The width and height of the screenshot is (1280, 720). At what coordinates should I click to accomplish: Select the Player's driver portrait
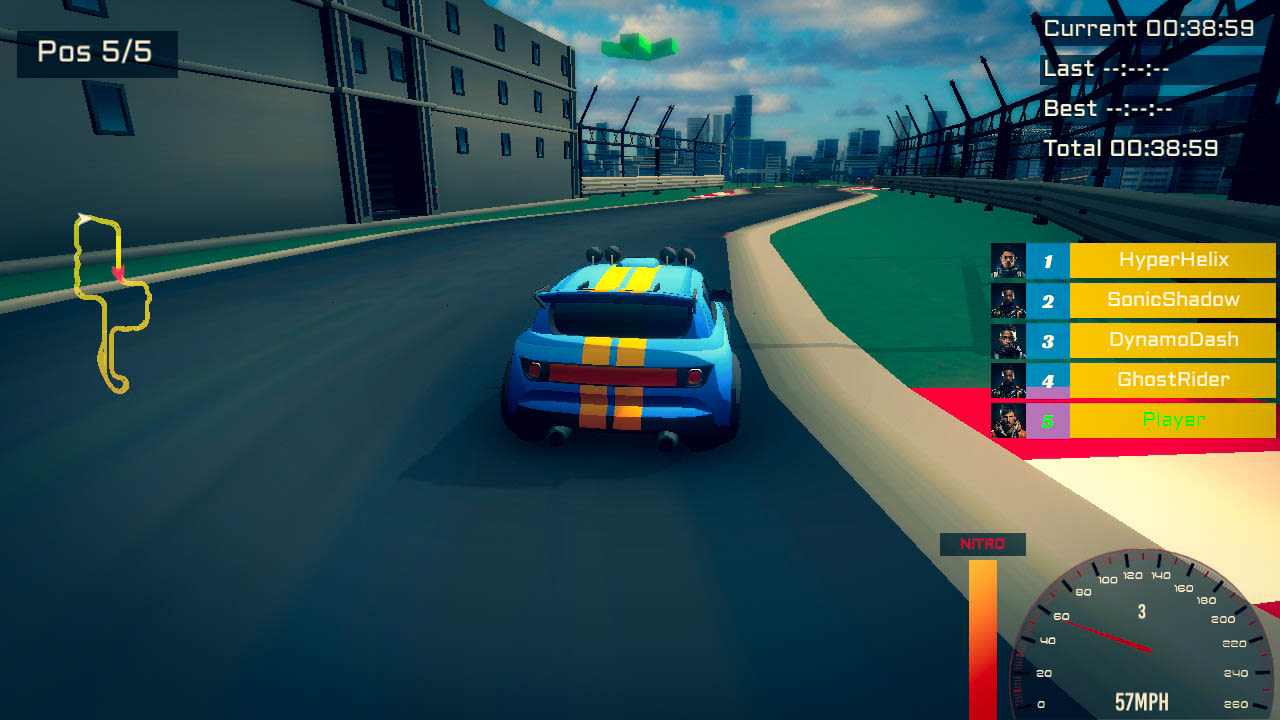click(x=1010, y=420)
